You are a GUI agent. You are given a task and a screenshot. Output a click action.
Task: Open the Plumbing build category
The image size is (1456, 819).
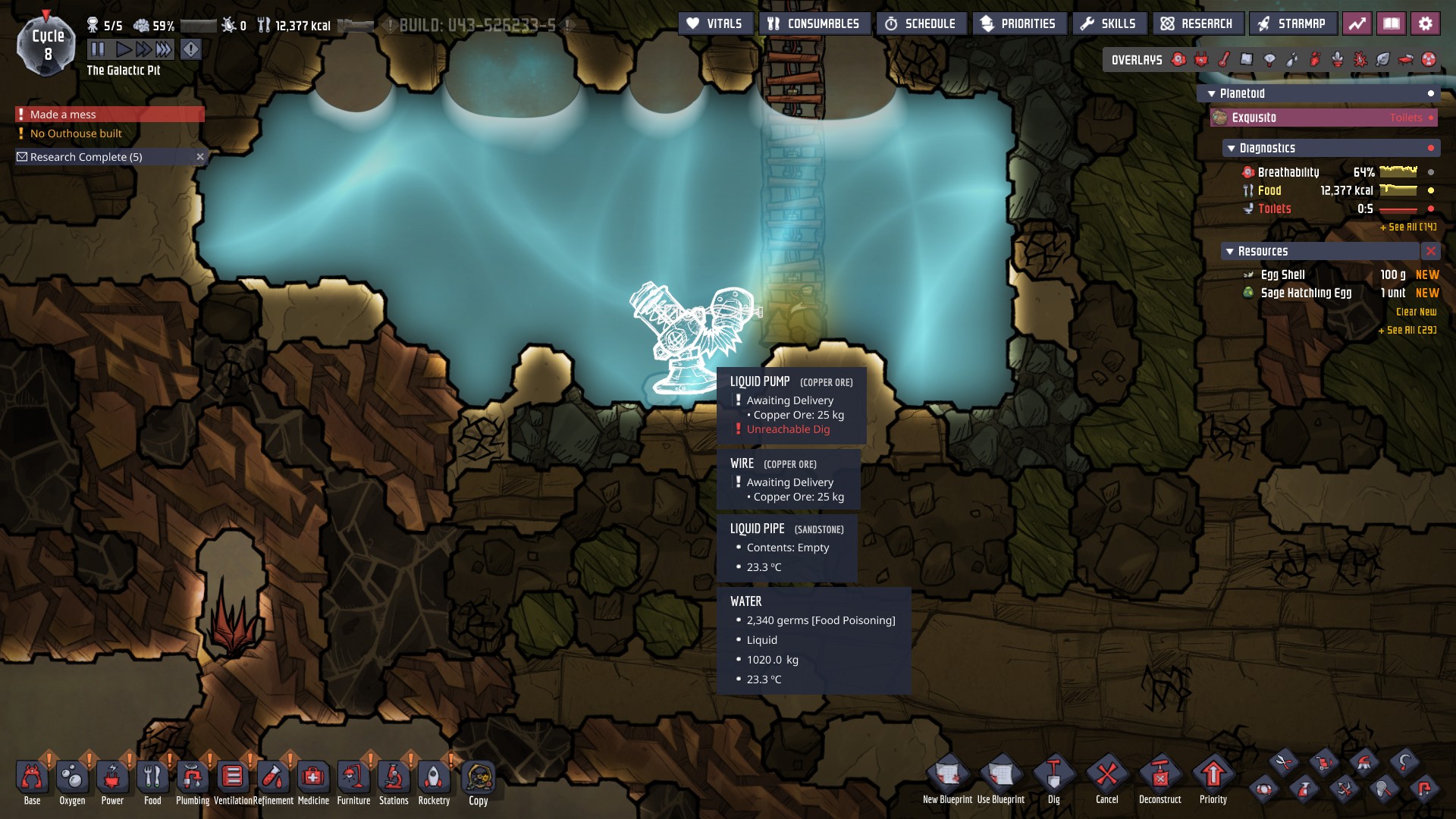tap(193, 778)
